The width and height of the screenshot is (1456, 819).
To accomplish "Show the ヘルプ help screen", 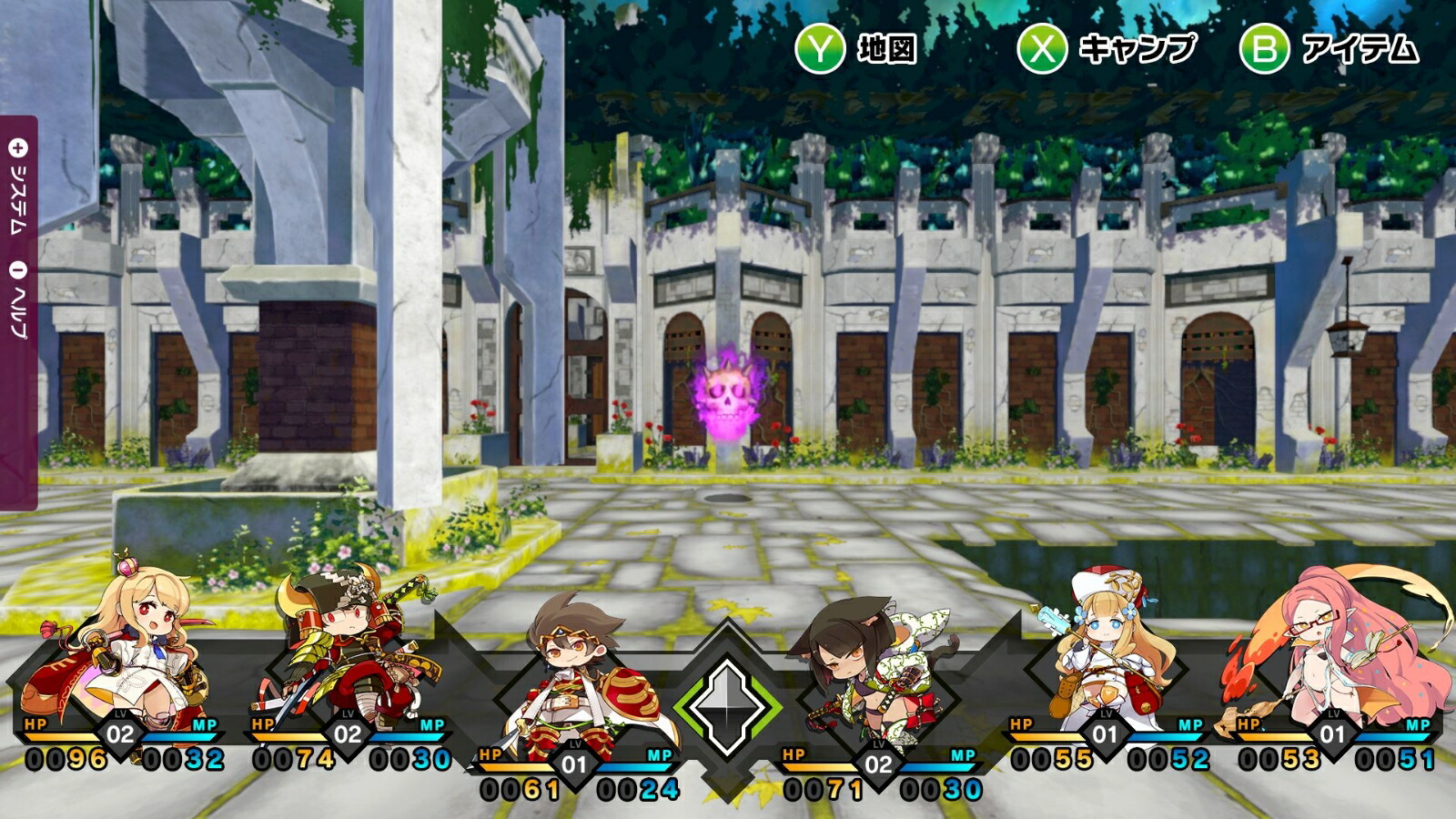I will coord(18,300).
